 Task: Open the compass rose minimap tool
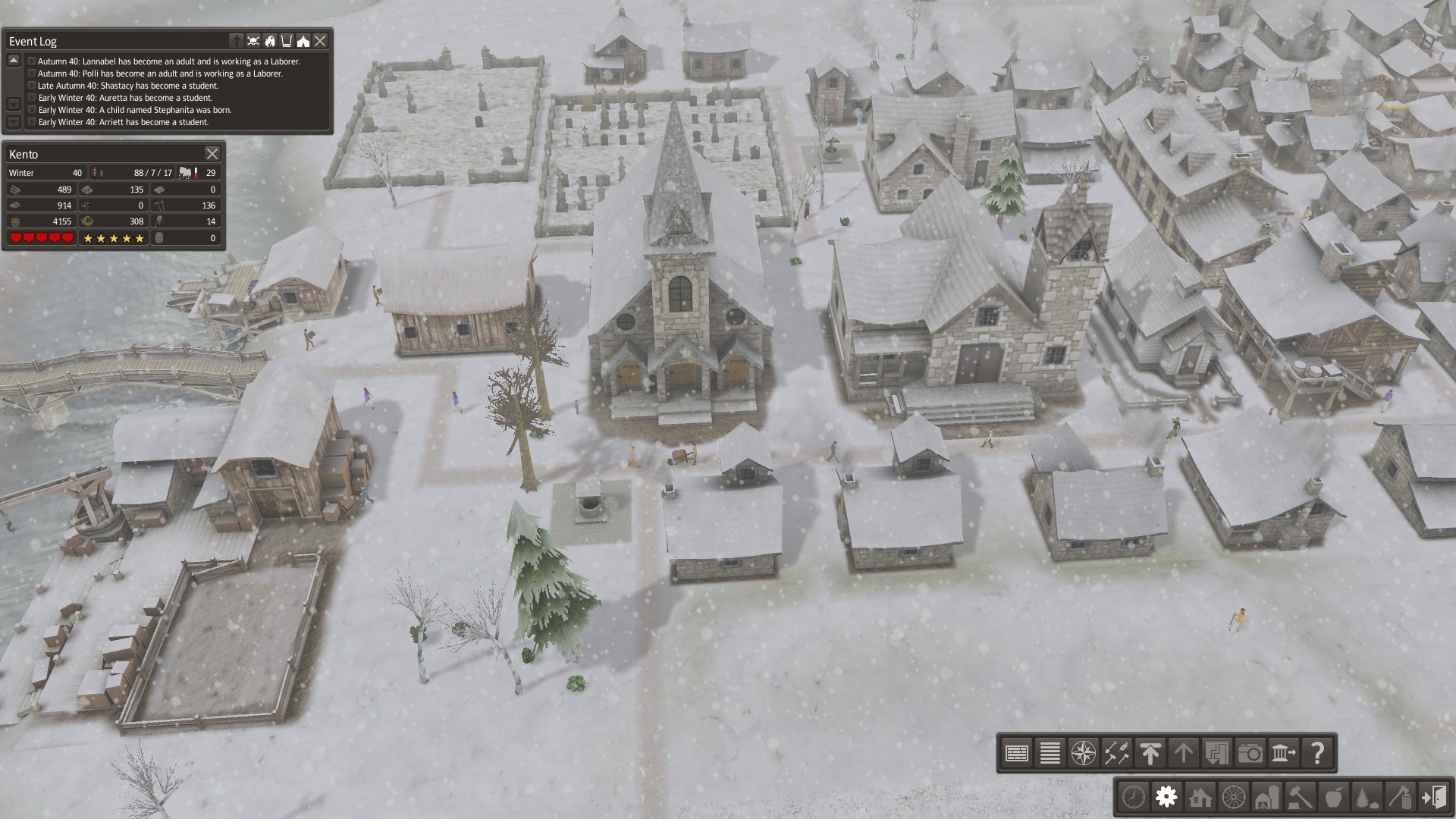point(1083,753)
